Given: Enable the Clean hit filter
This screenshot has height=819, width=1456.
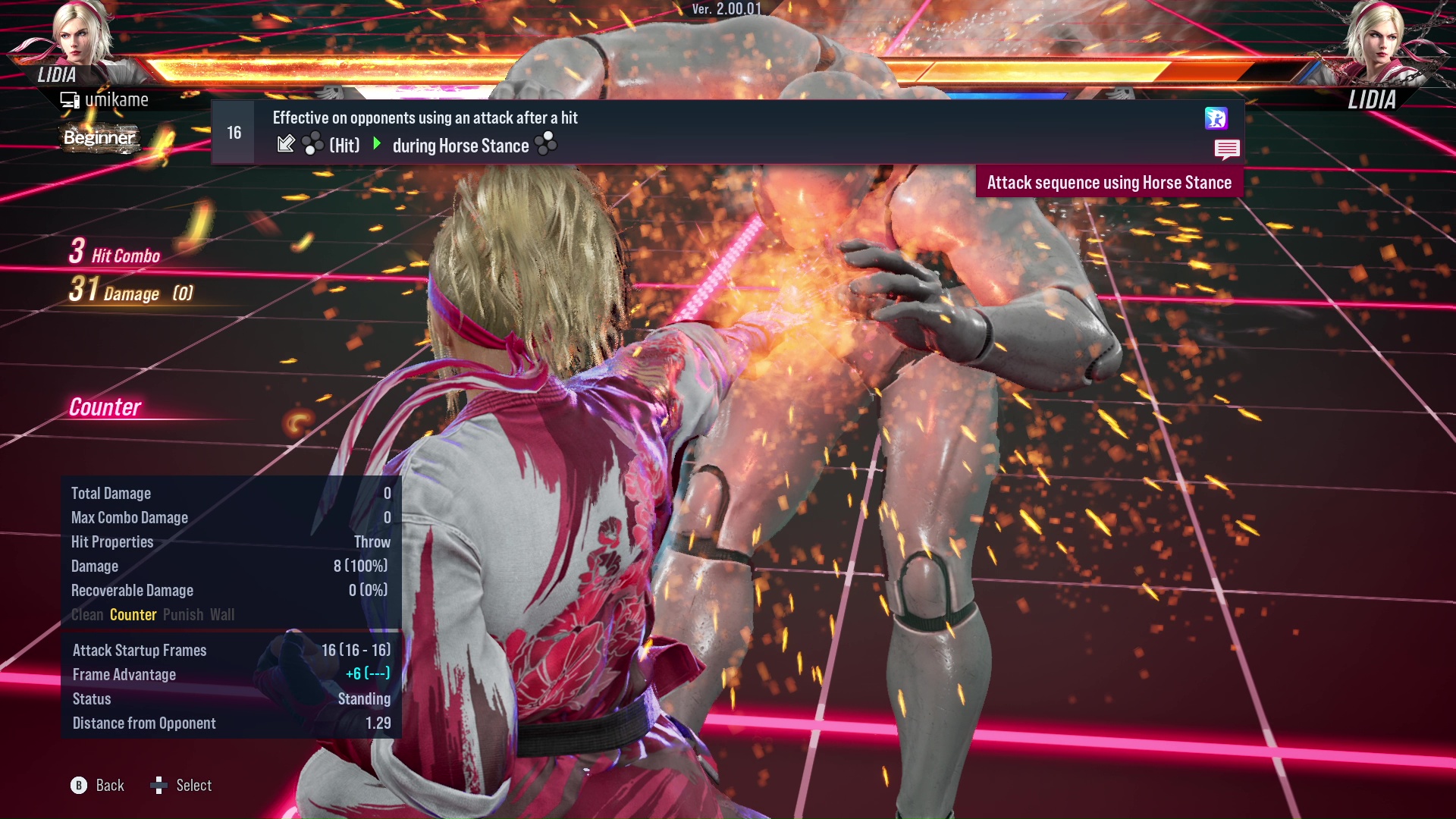Looking at the screenshot, I should tap(86, 615).
